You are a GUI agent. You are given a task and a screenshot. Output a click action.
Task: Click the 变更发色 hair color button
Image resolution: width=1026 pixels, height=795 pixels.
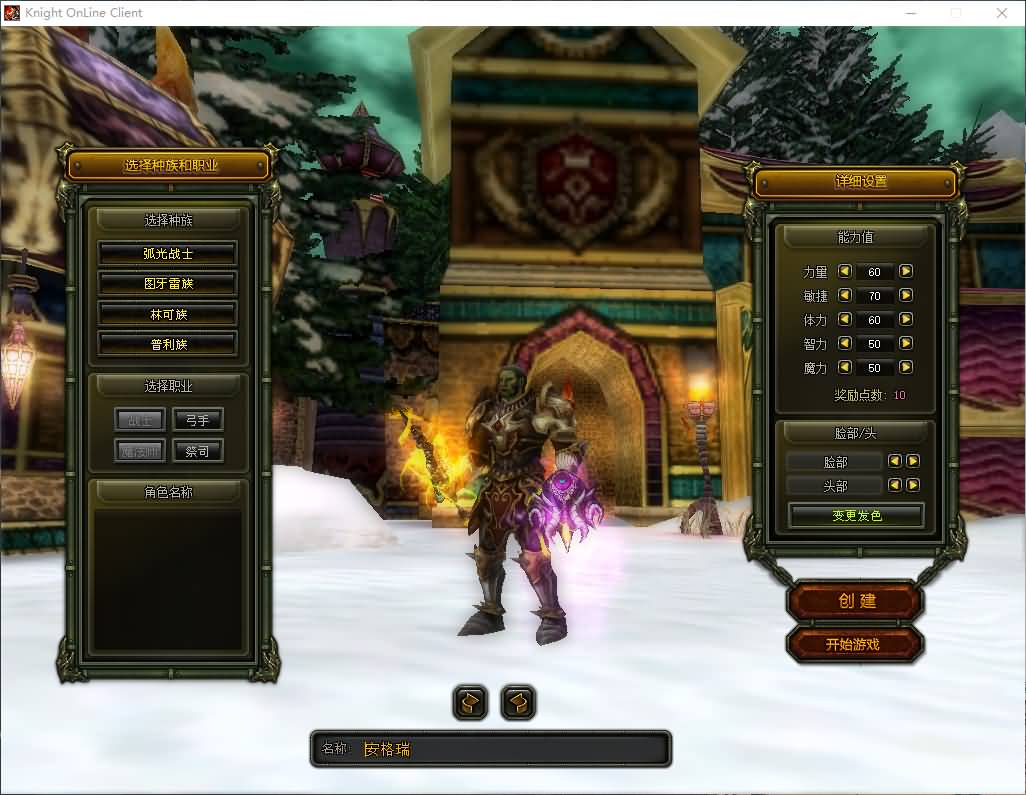856,516
